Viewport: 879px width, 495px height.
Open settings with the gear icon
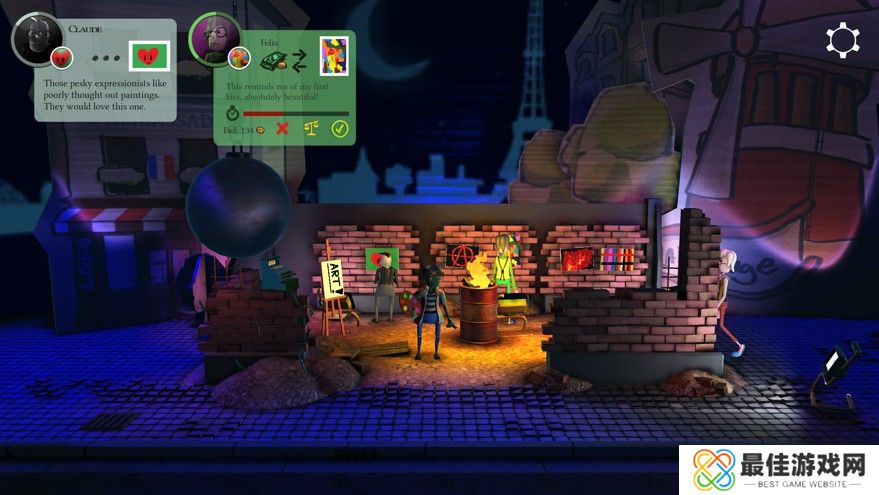(842, 40)
